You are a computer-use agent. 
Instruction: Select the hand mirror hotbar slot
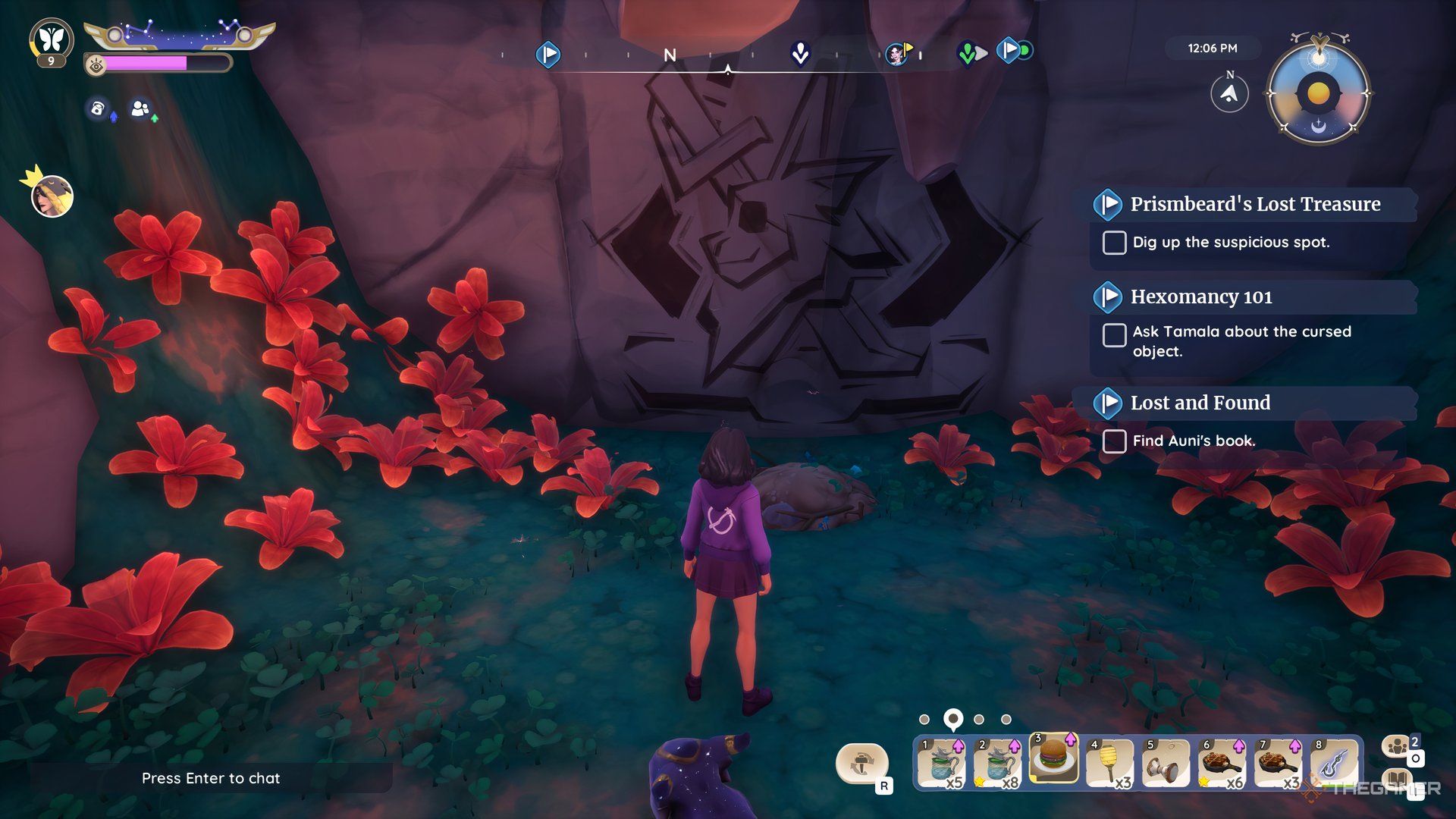click(1165, 764)
